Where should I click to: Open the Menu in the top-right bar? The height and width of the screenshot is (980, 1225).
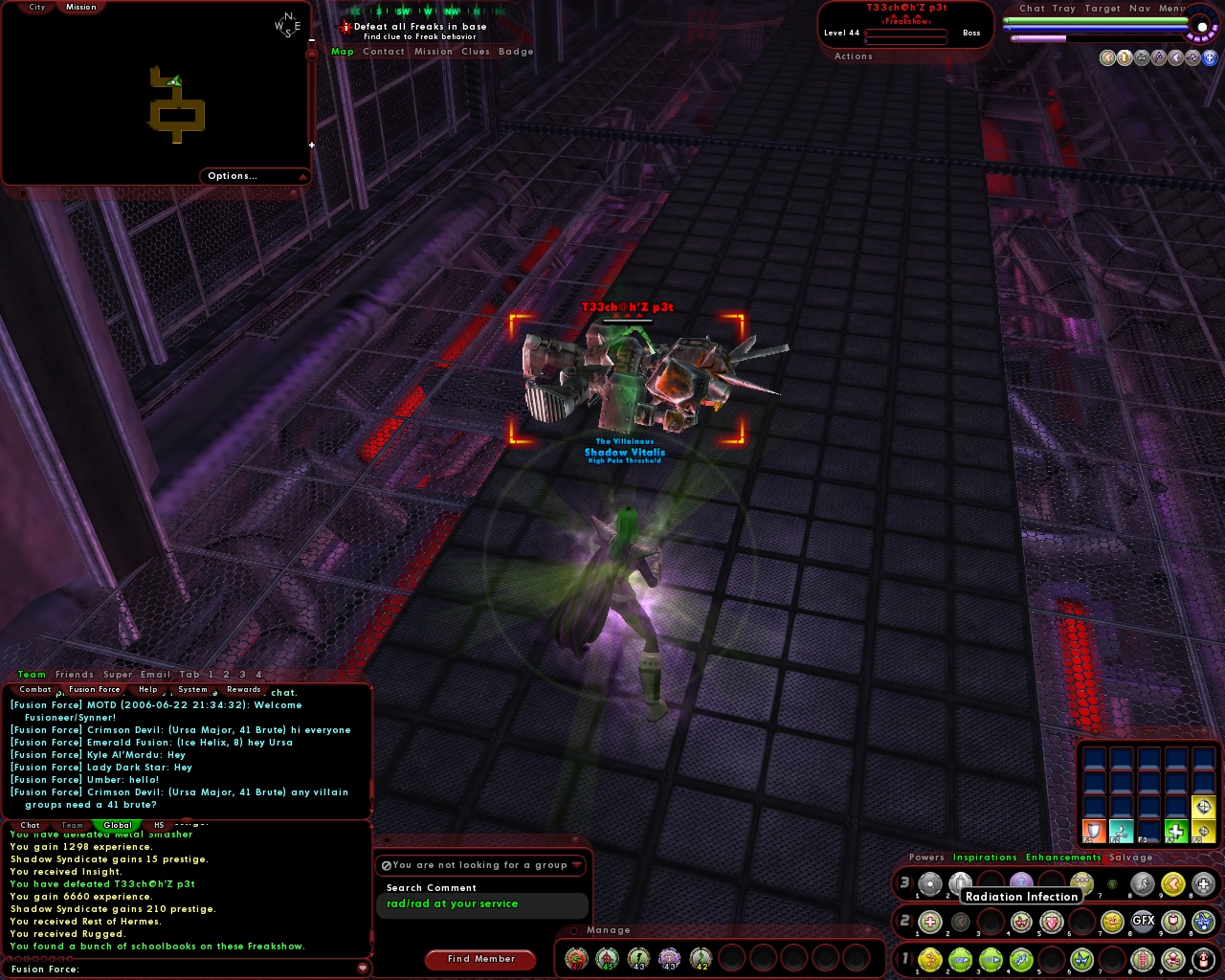[x=1170, y=9]
